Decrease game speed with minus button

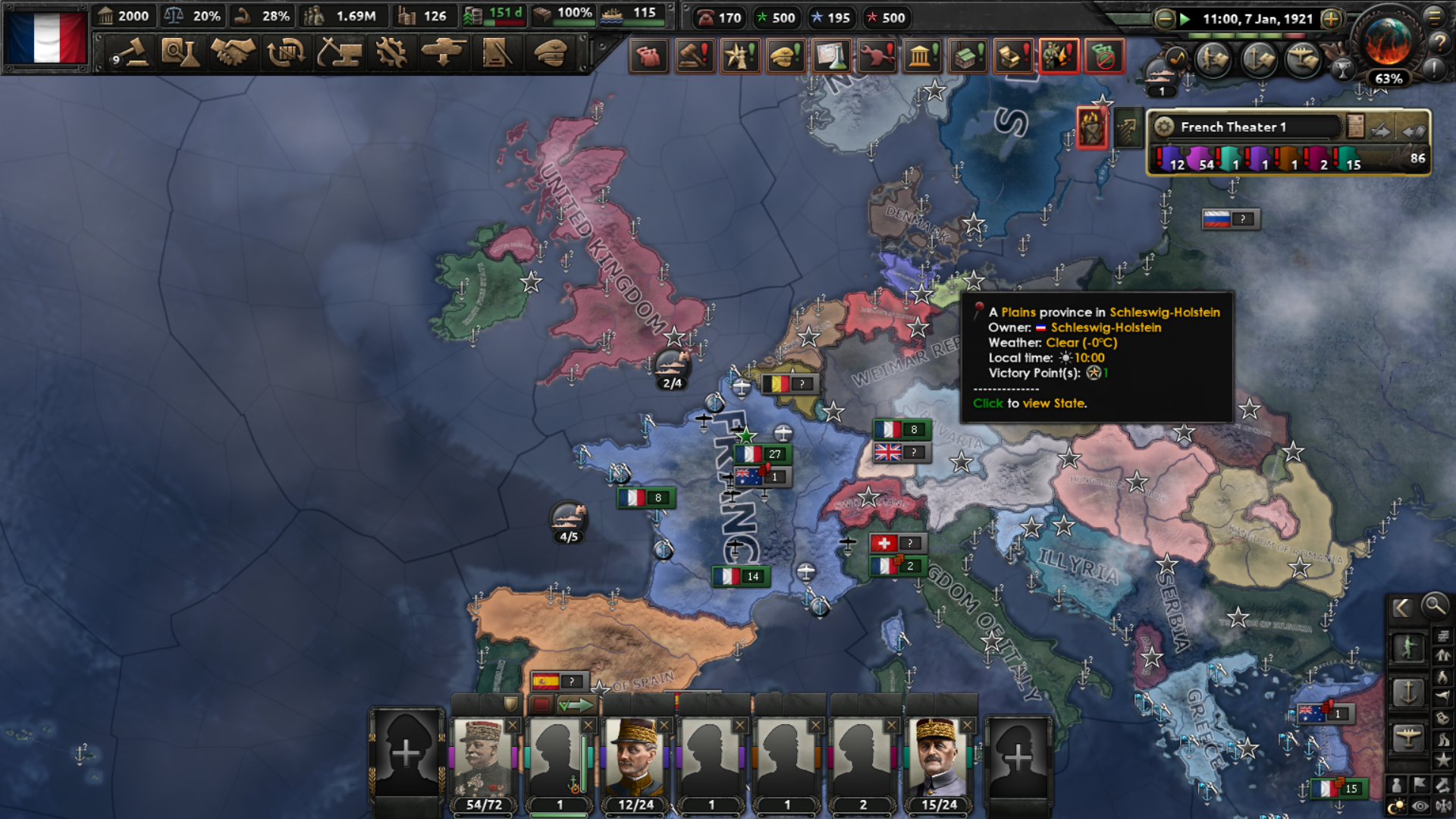point(1165,19)
